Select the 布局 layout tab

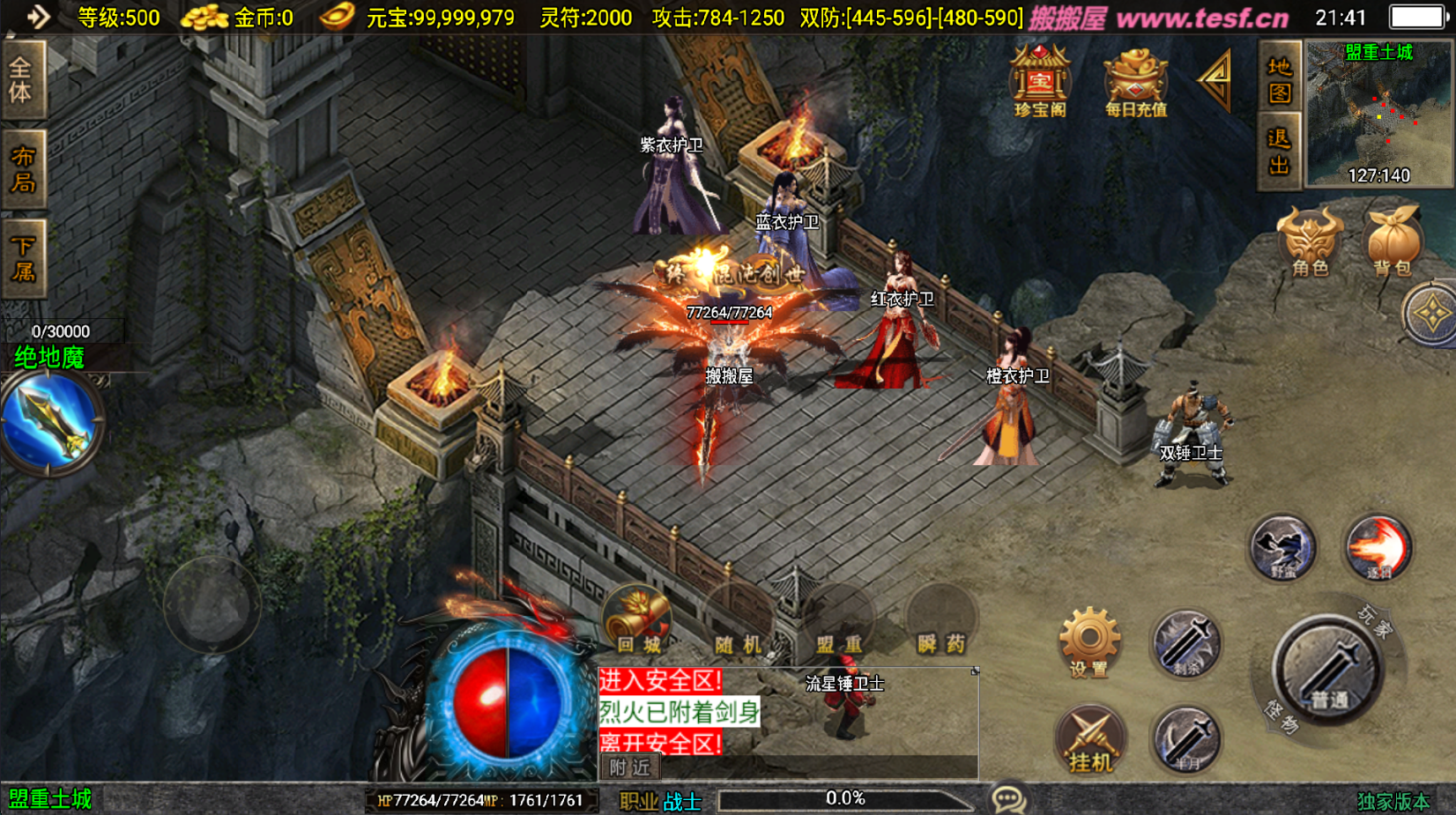coord(23,169)
